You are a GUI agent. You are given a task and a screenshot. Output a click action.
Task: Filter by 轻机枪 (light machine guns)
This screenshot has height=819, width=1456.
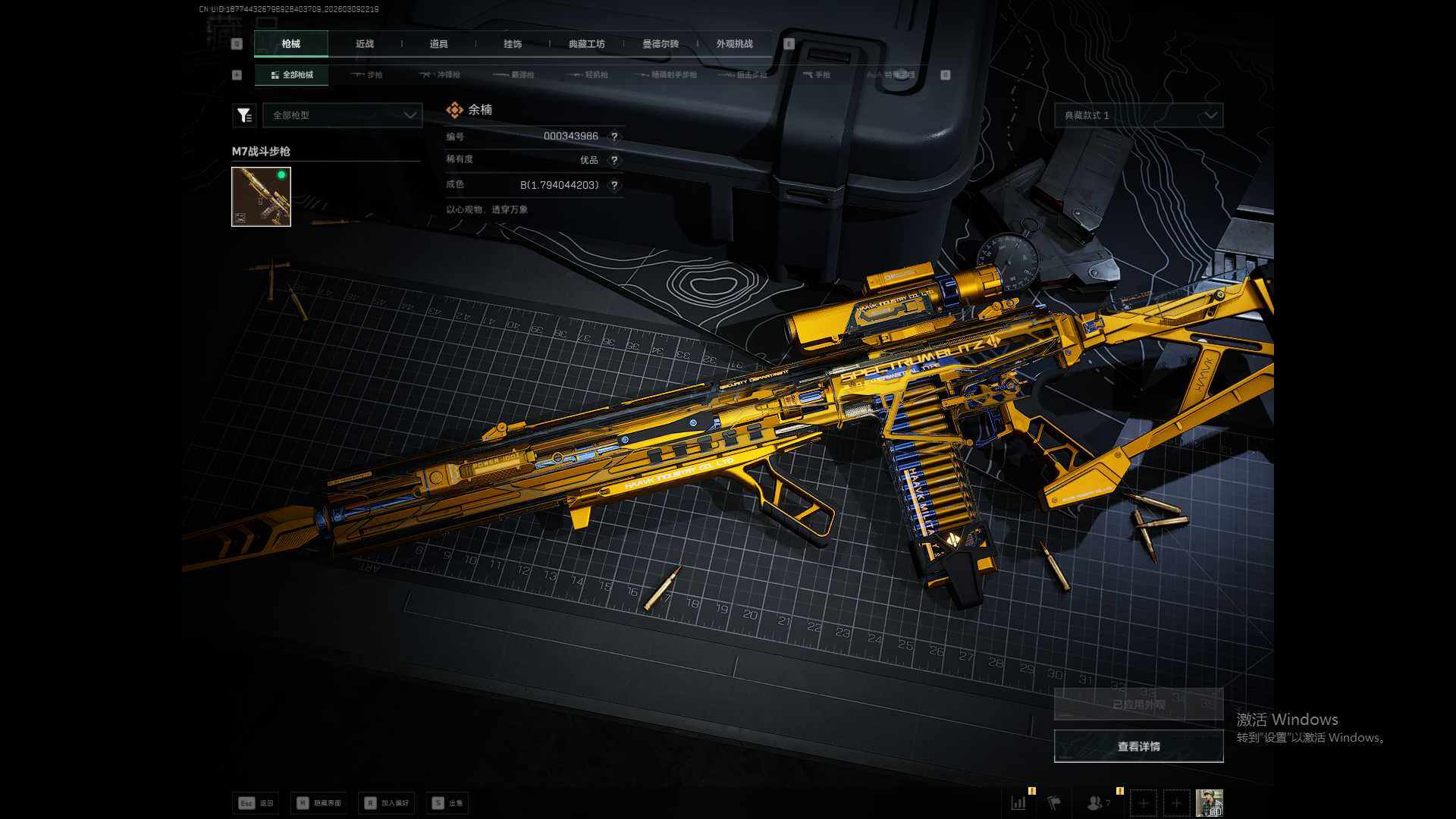(x=589, y=75)
